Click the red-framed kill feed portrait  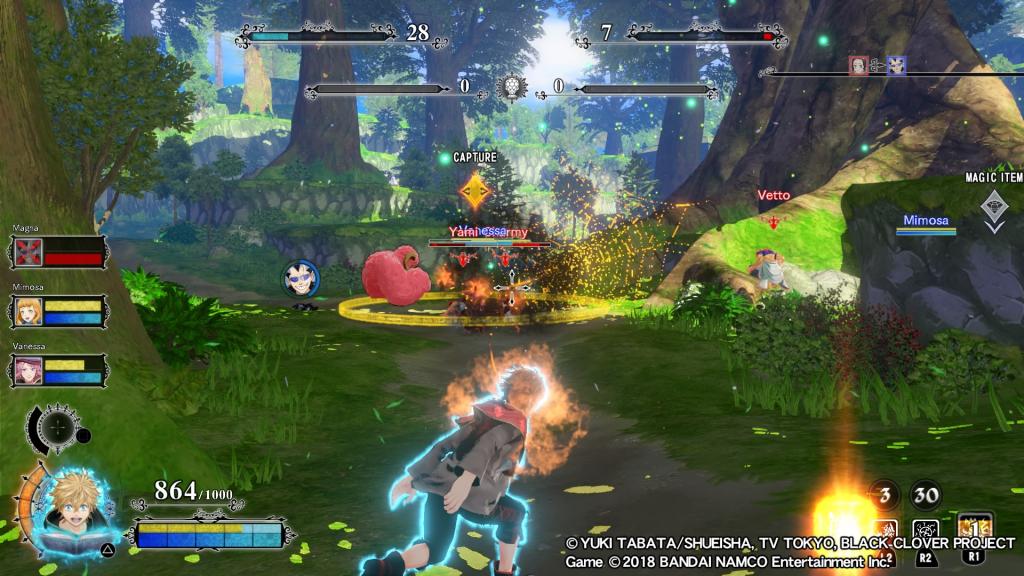pyautogui.click(x=858, y=65)
